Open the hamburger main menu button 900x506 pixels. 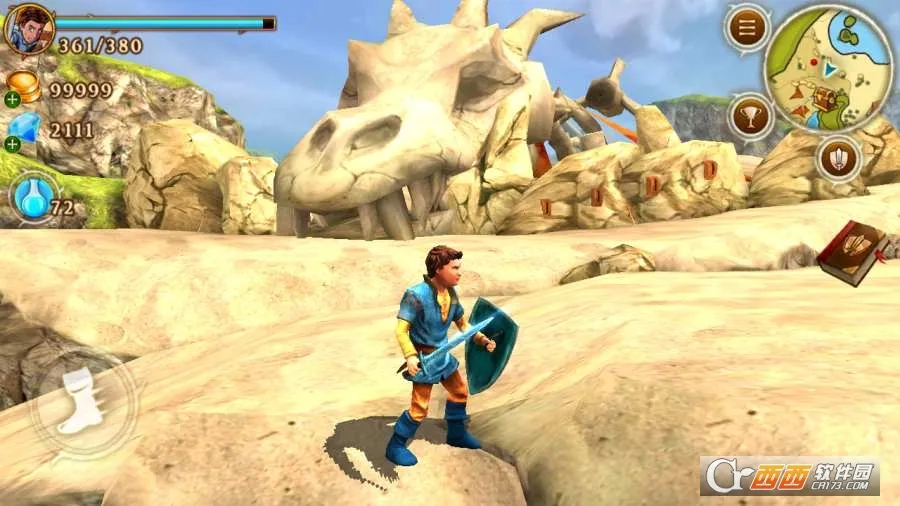pos(746,28)
